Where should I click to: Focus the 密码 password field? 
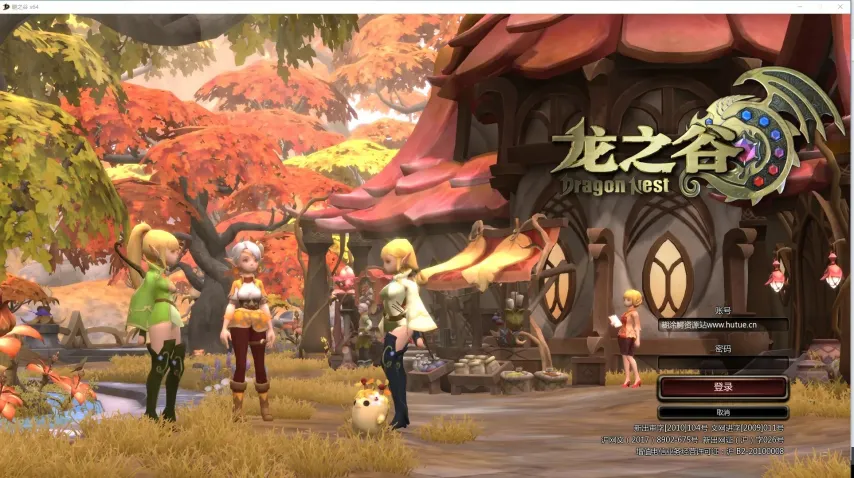click(723, 362)
